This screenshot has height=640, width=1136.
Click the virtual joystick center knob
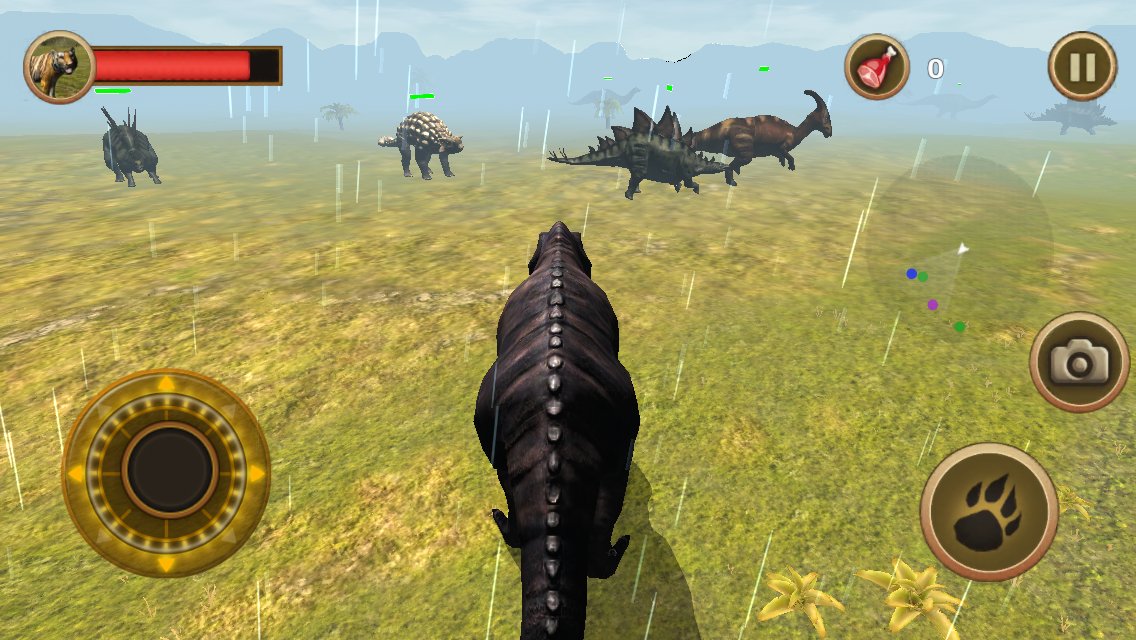click(x=169, y=470)
